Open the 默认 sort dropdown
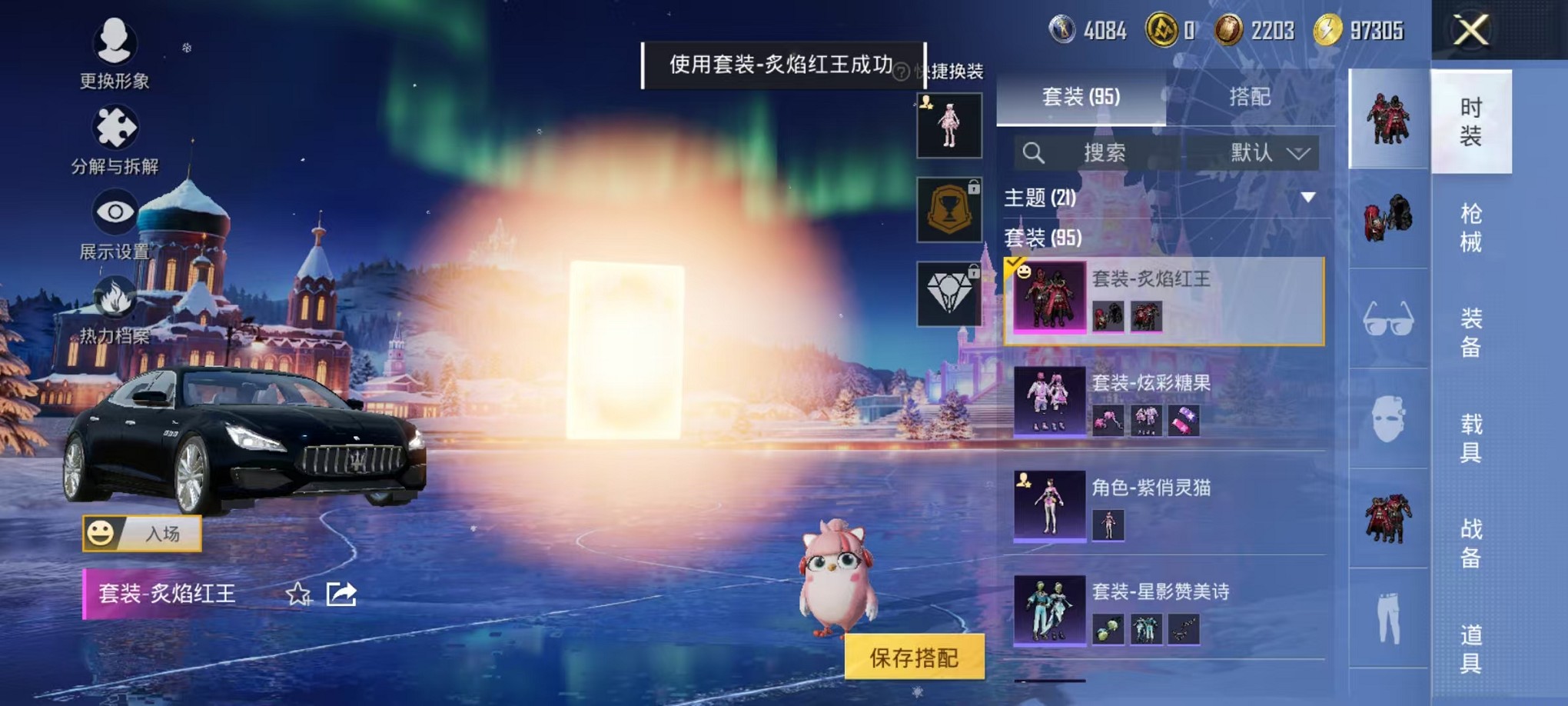Screen dimensions: 1568x706 pyautogui.click(x=1268, y=152)
